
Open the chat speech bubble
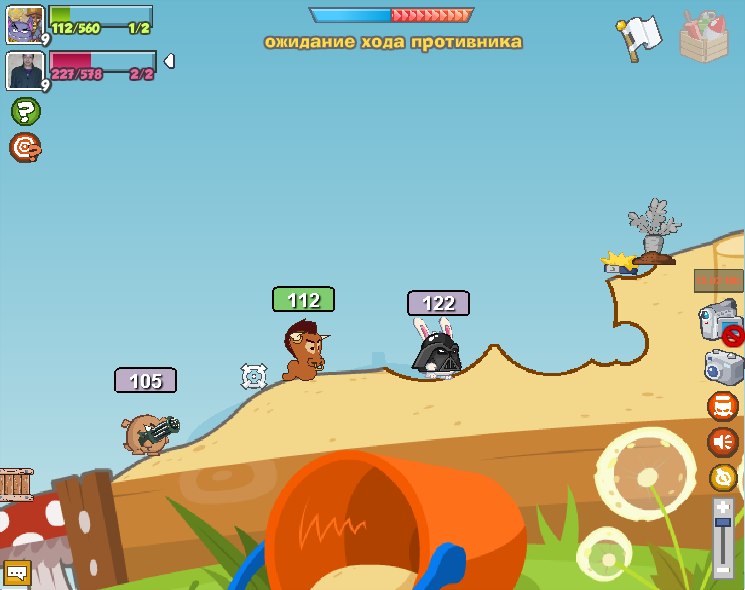[17, 573]
